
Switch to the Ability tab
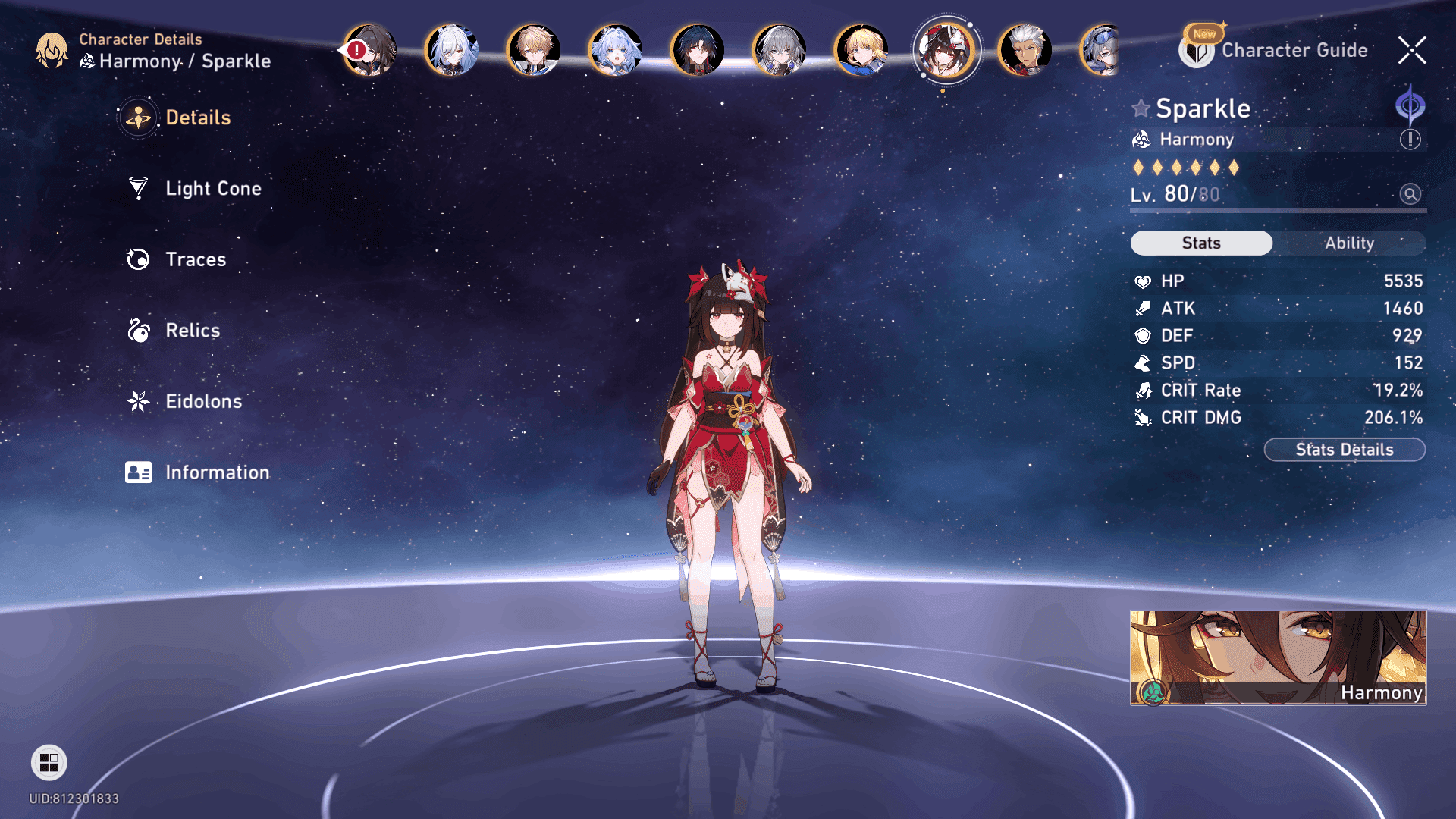point(1349,243)
